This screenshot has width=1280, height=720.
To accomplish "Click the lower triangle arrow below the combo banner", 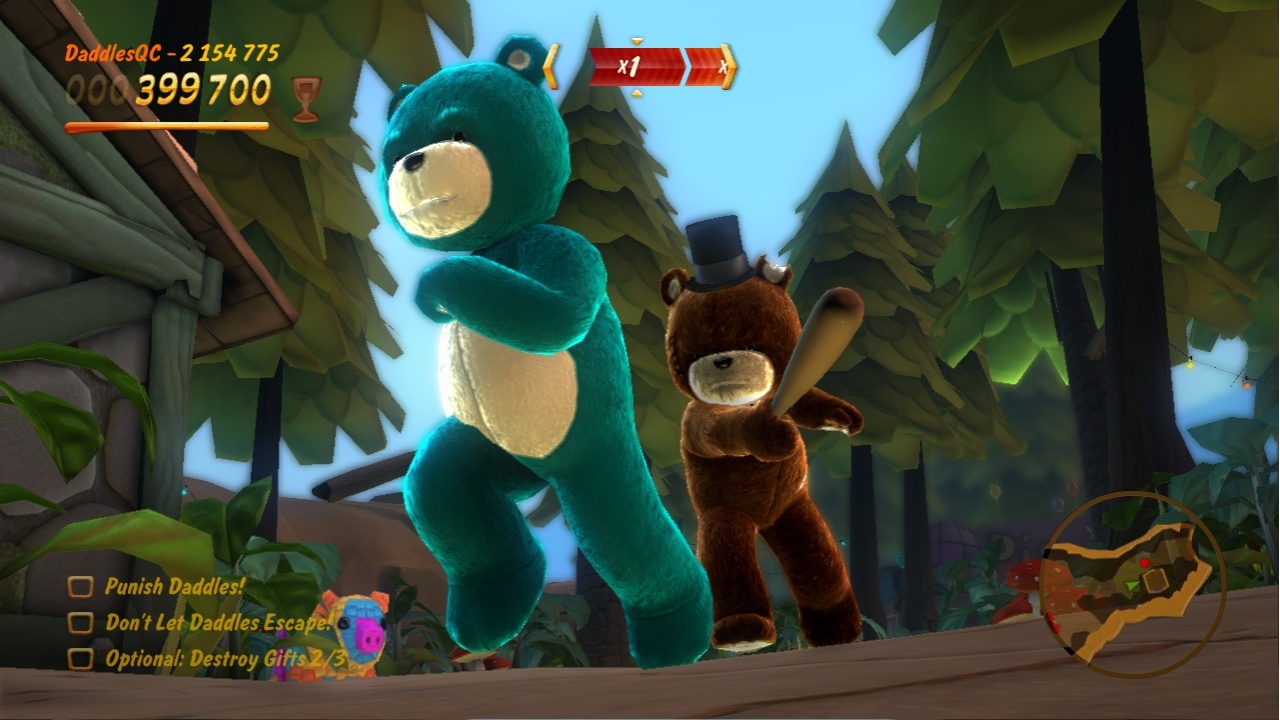I will 636,94.
